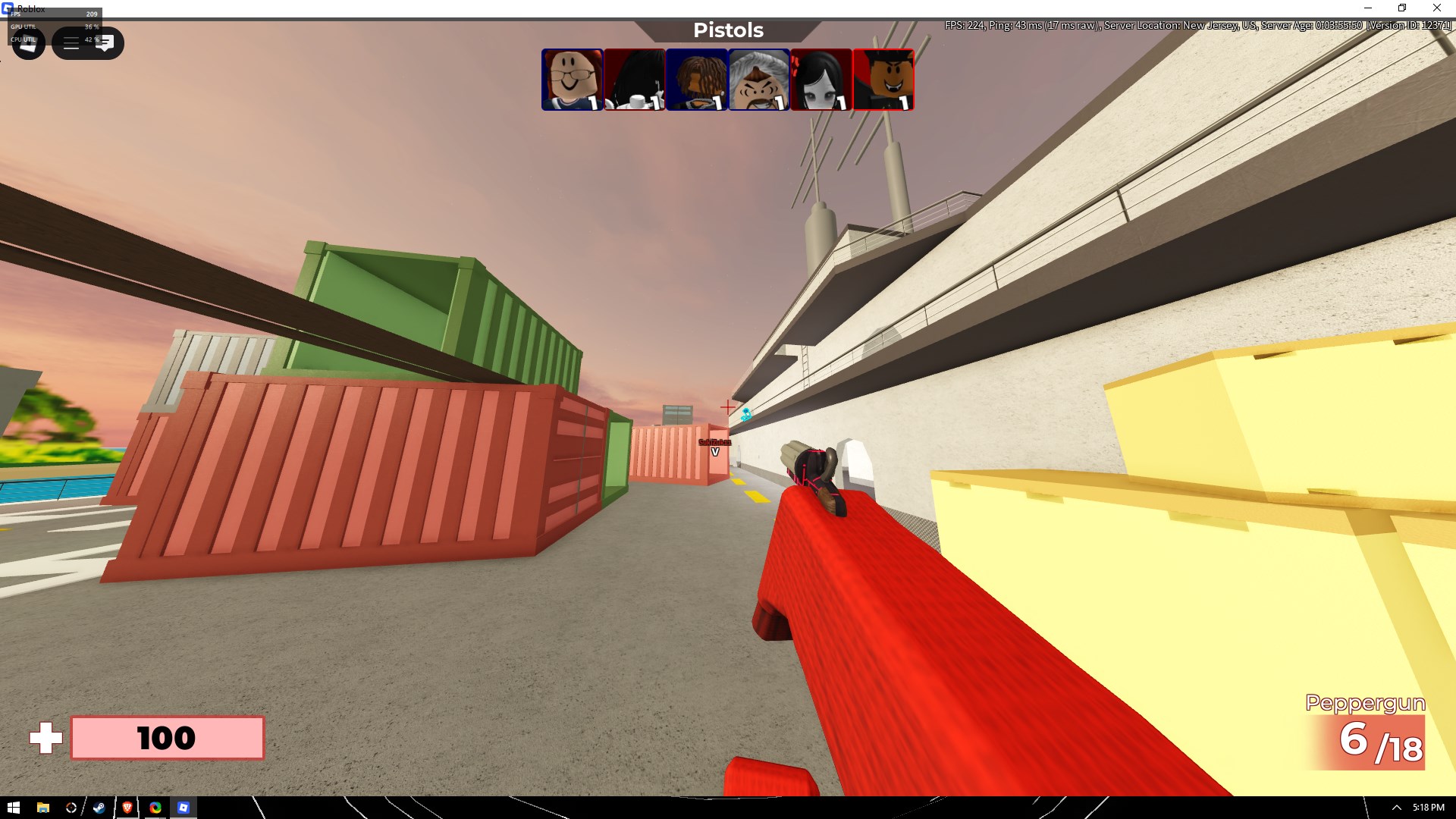Open the Windows Start menu

[x=12, y=808]
